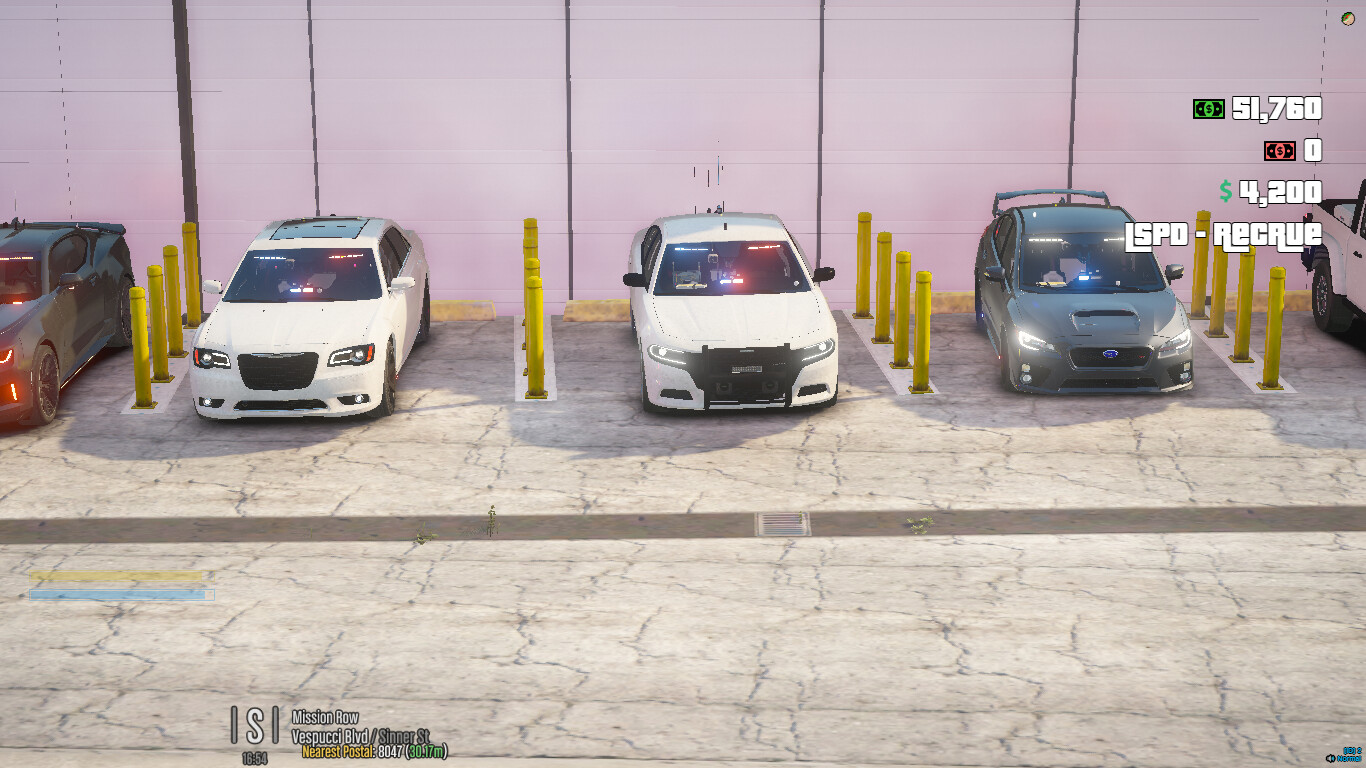Image resolution: width=1366 pixels, height=768 pixels.
Task: Click the 16:54 clock display
Action: 255,758
